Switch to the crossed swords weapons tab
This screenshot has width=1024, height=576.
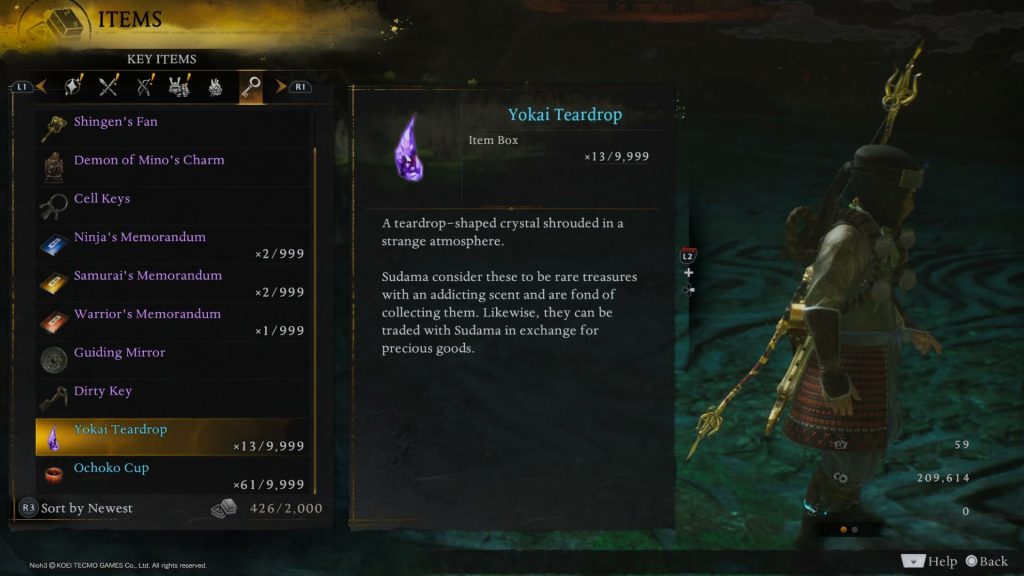(109, 87)
